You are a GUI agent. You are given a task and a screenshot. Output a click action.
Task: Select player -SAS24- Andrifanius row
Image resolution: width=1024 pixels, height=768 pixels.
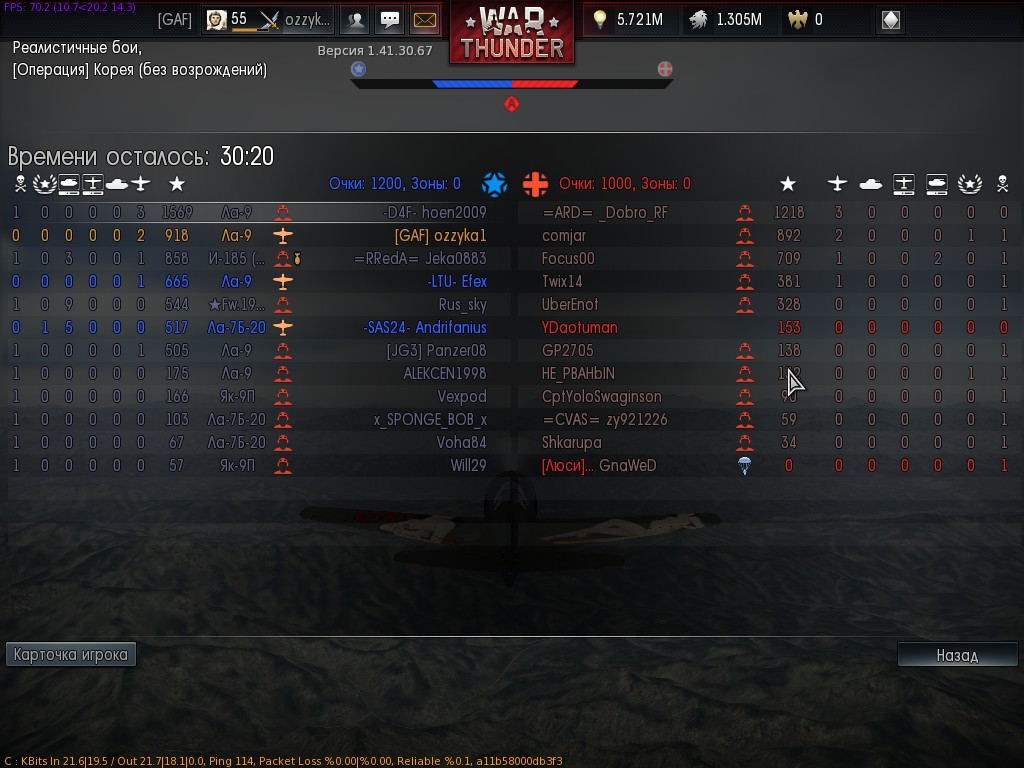425,328
